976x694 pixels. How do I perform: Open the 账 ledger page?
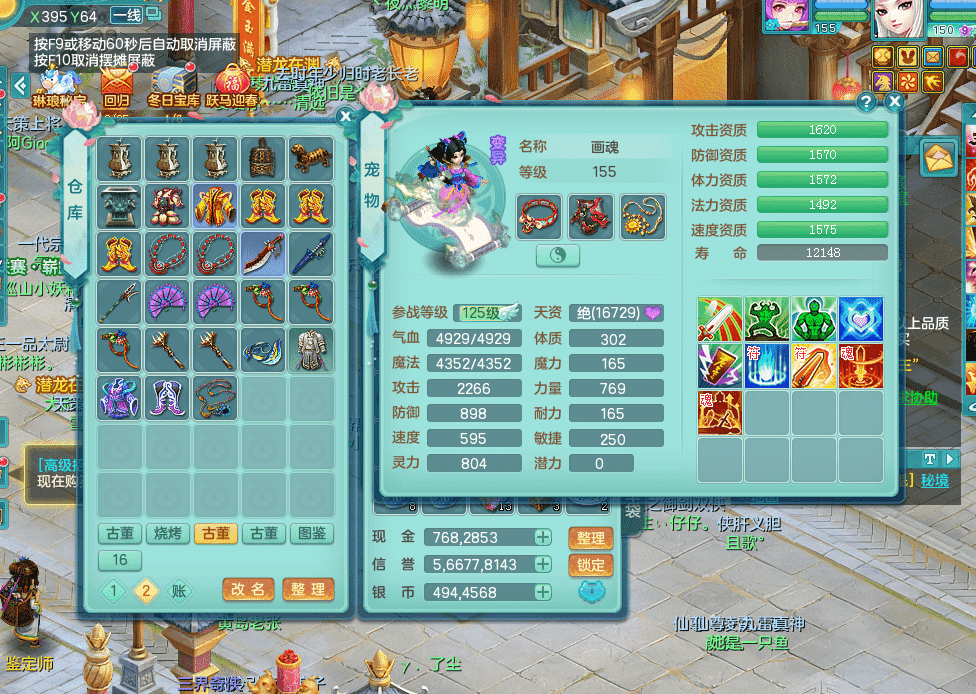pyautogui.click(x=178, y=590)
